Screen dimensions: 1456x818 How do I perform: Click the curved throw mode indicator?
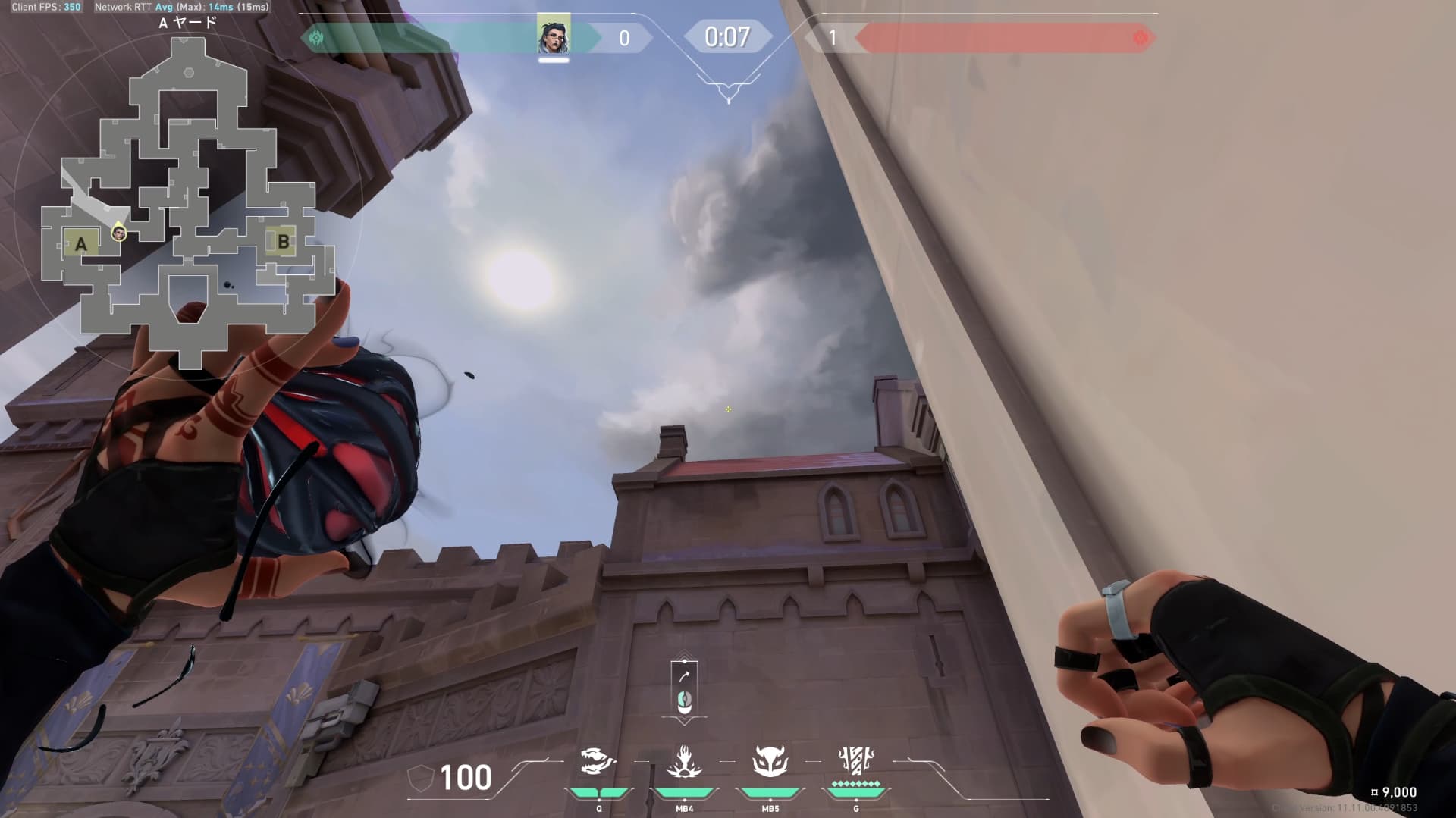tap(684, 676)
